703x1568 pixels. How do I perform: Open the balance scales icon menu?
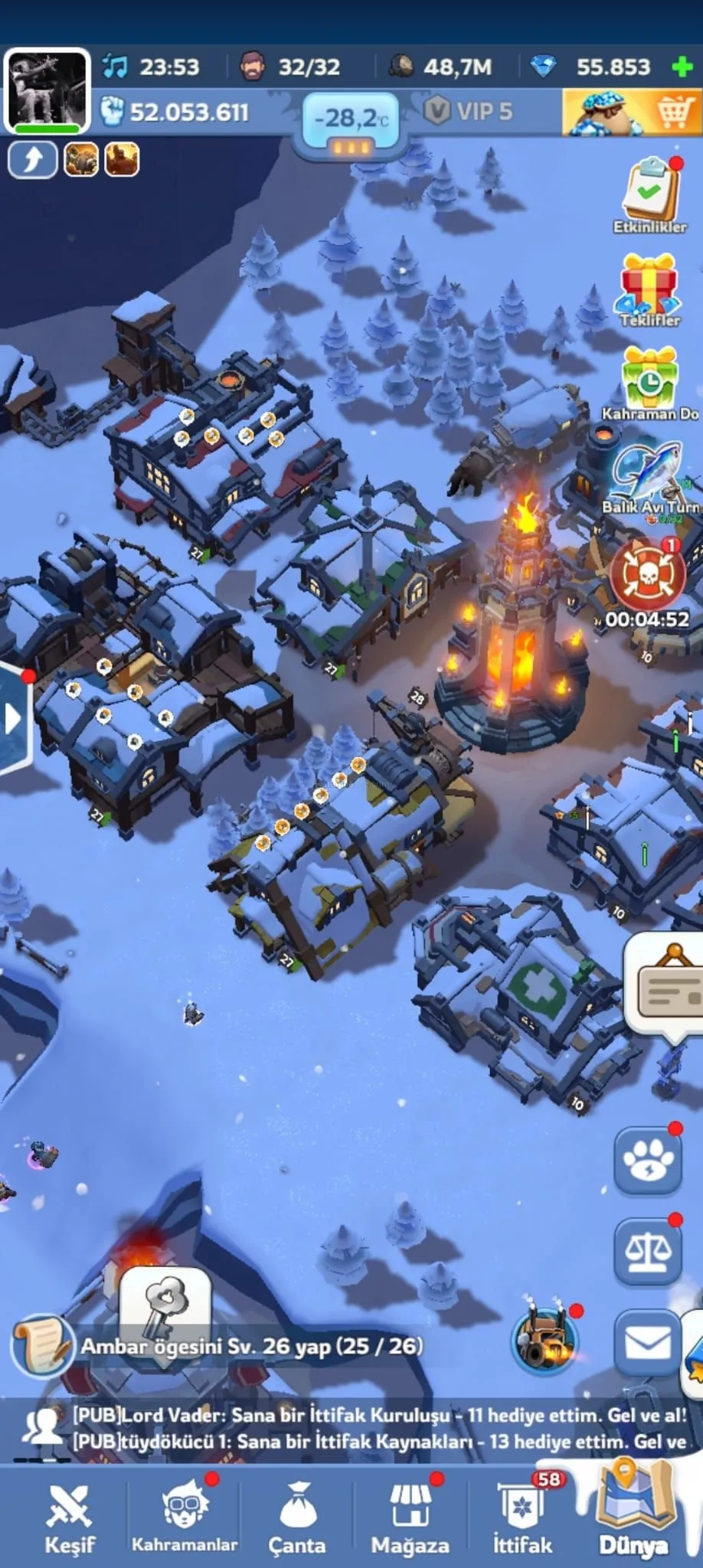pyautogui.click(x=648, y=1251)
